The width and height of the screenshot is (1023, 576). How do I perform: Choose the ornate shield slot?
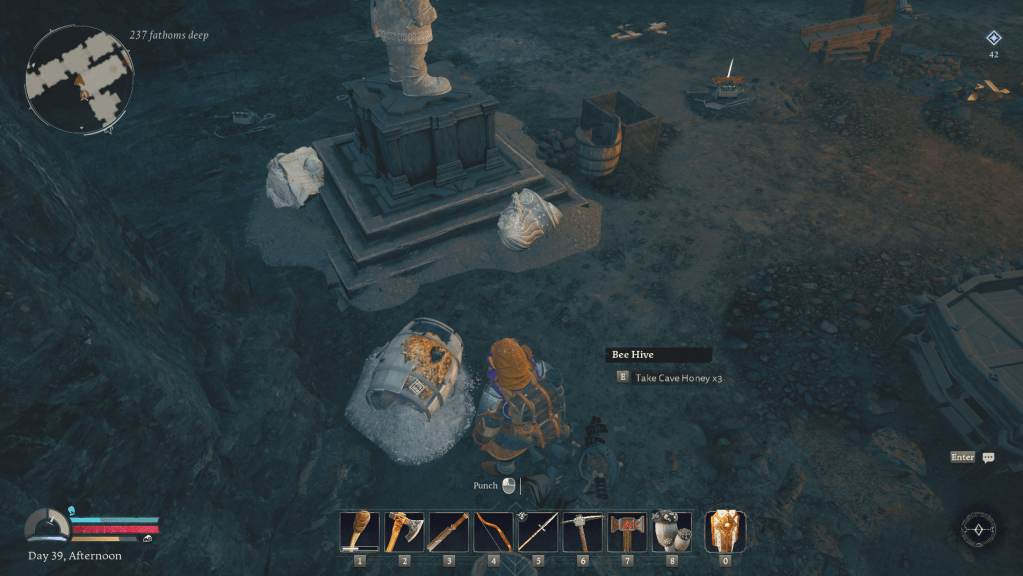[x=725, y=531]
